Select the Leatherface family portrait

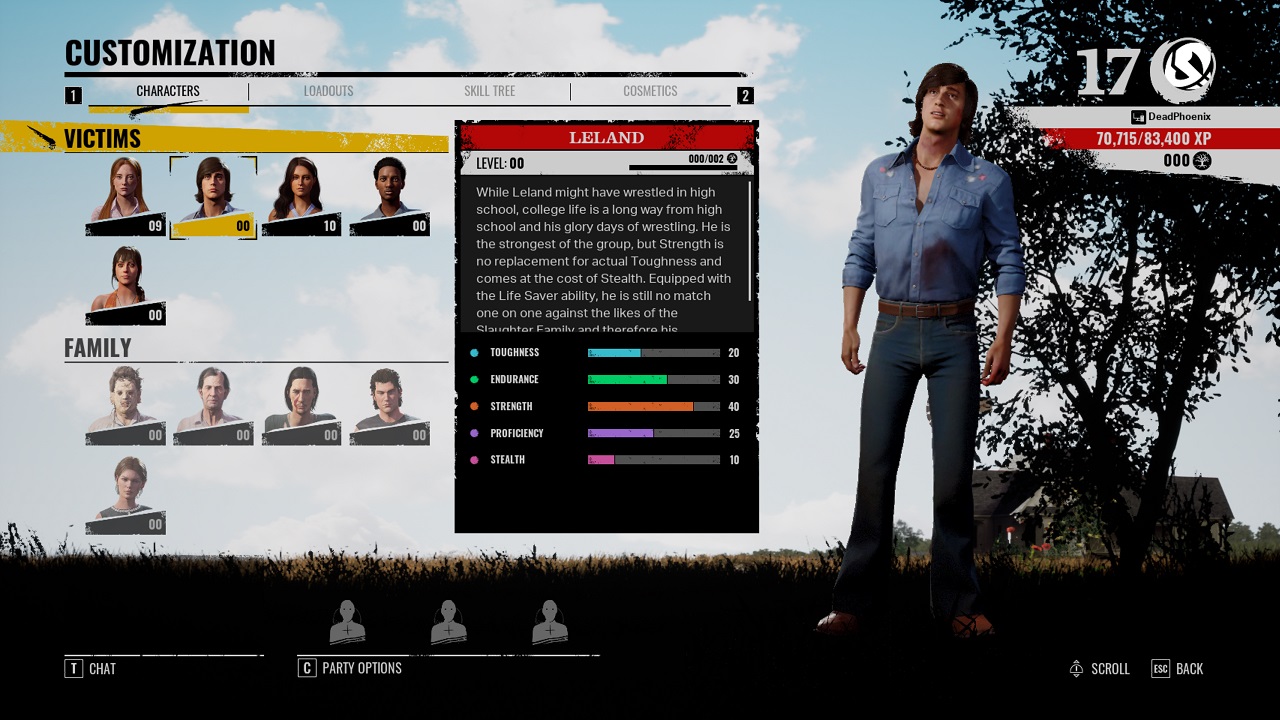pyautogui.click(x=124, y=400)
